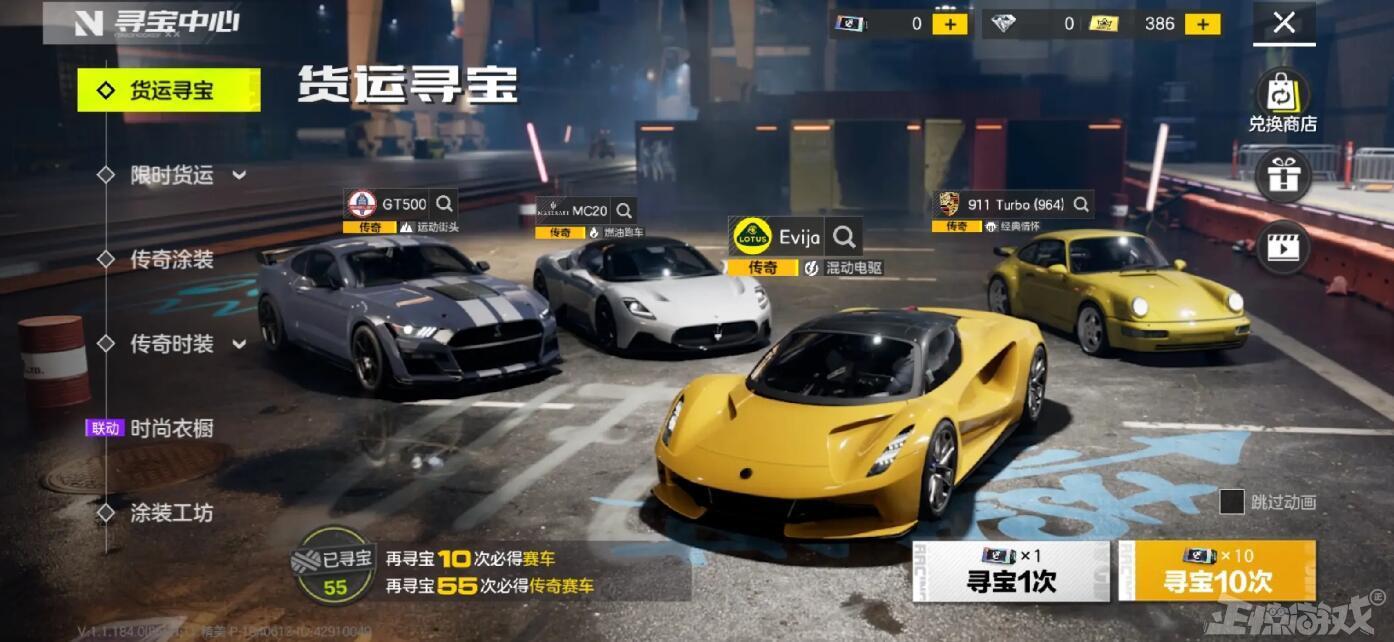Image resolution: width=1394 pixels, height=642 pixels.
Task: Toggle the 跳过动画 checkbox
Action: pos(1232,502)
